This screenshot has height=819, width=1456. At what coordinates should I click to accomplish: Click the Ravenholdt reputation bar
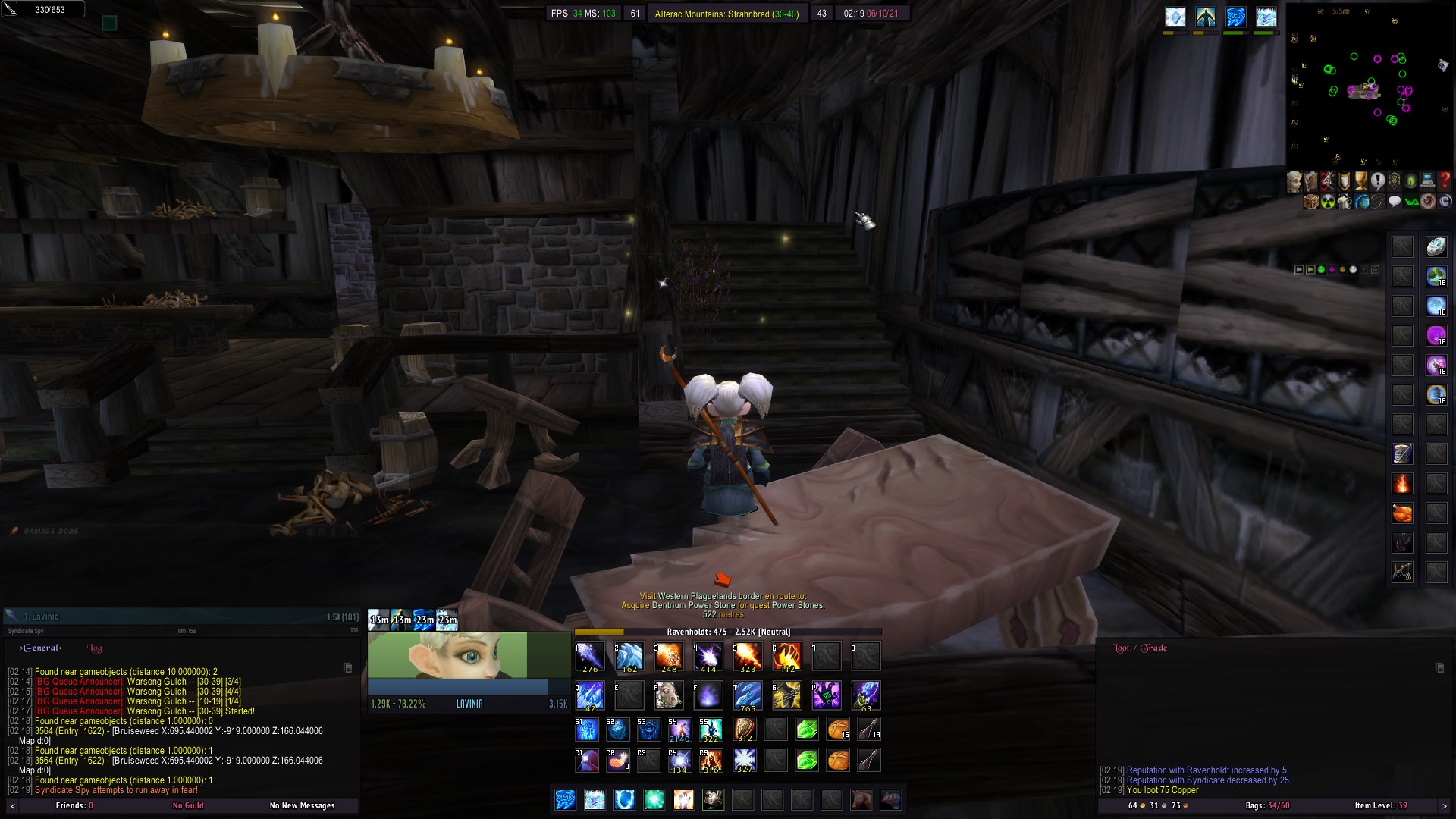(x=728, y=632)
